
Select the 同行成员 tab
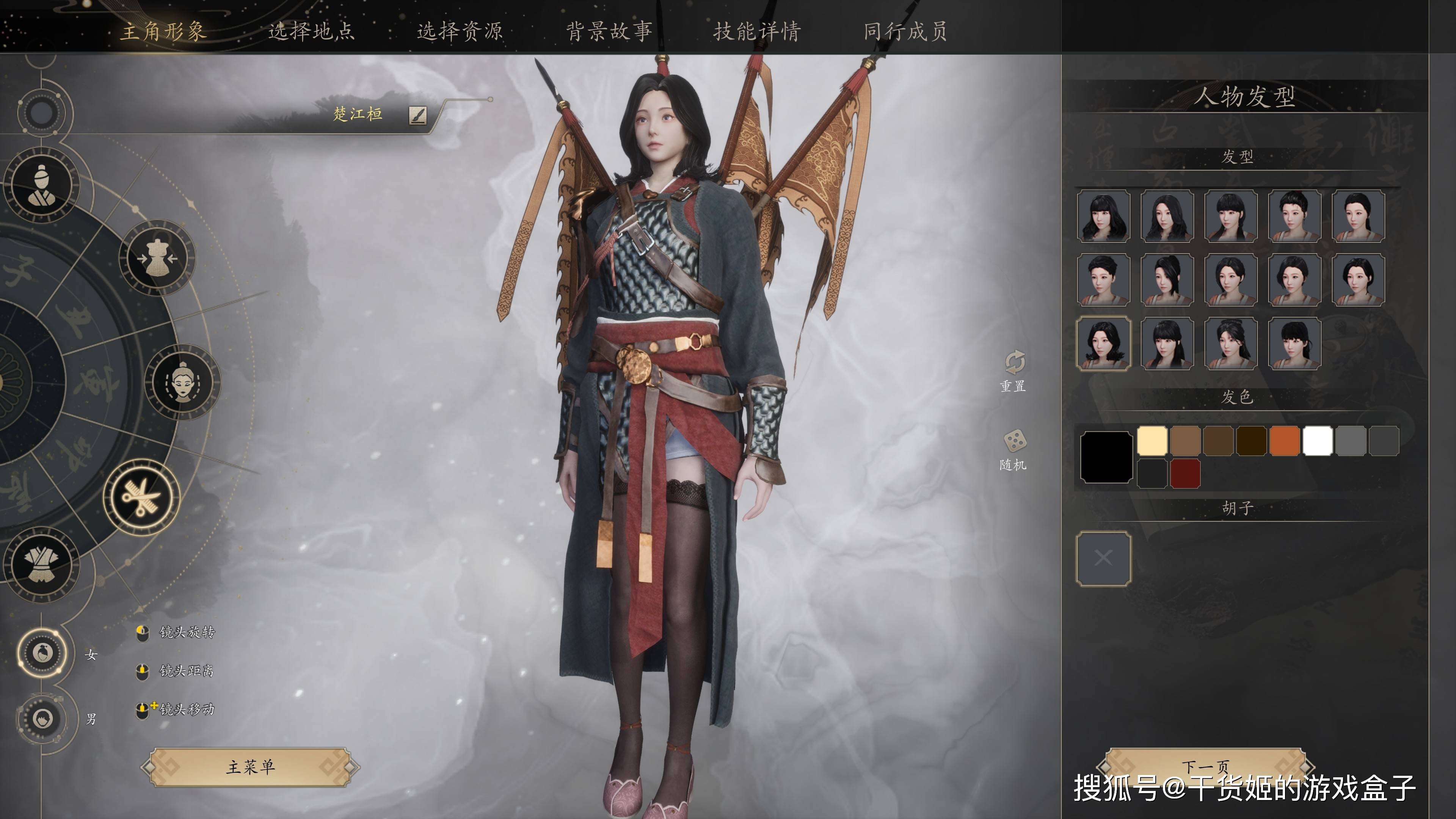tap(905, 30)
